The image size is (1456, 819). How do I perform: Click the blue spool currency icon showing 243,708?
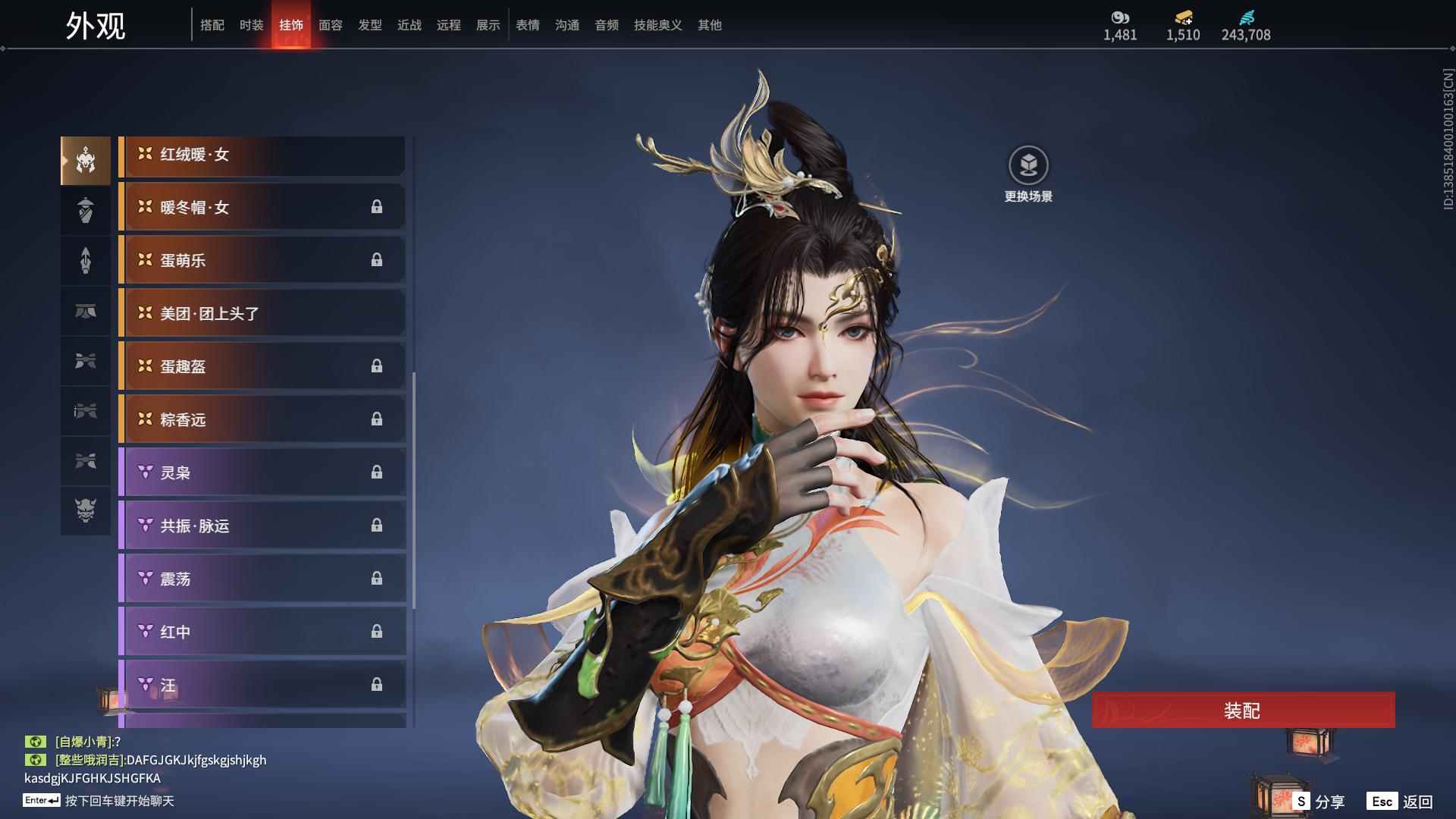[x=1248, y=18]
